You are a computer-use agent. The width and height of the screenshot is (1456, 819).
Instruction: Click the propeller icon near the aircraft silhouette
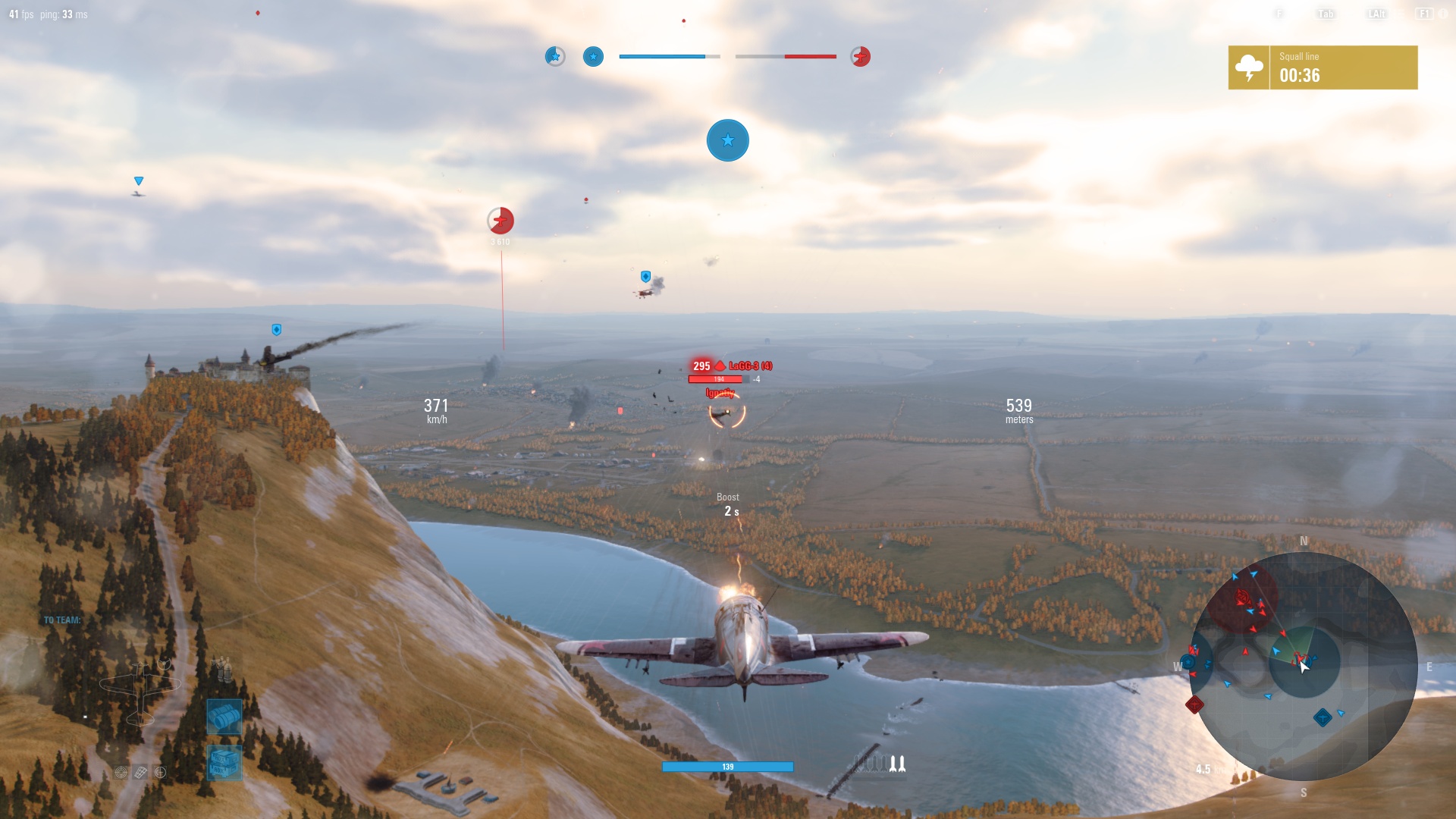165,664
